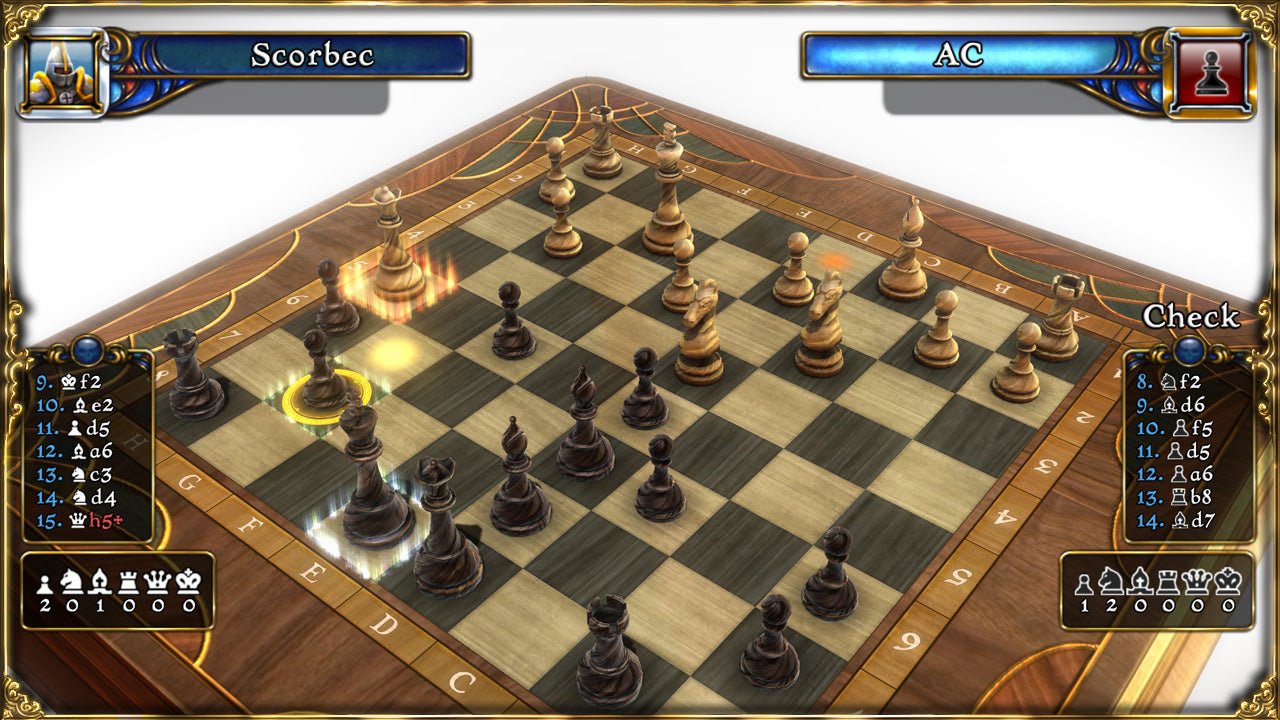Image resolution: width=1280 pixels, height=720 pixels.
Task: Click the rook icon in Scorbec's capture panel
Action: click(127, 583)
